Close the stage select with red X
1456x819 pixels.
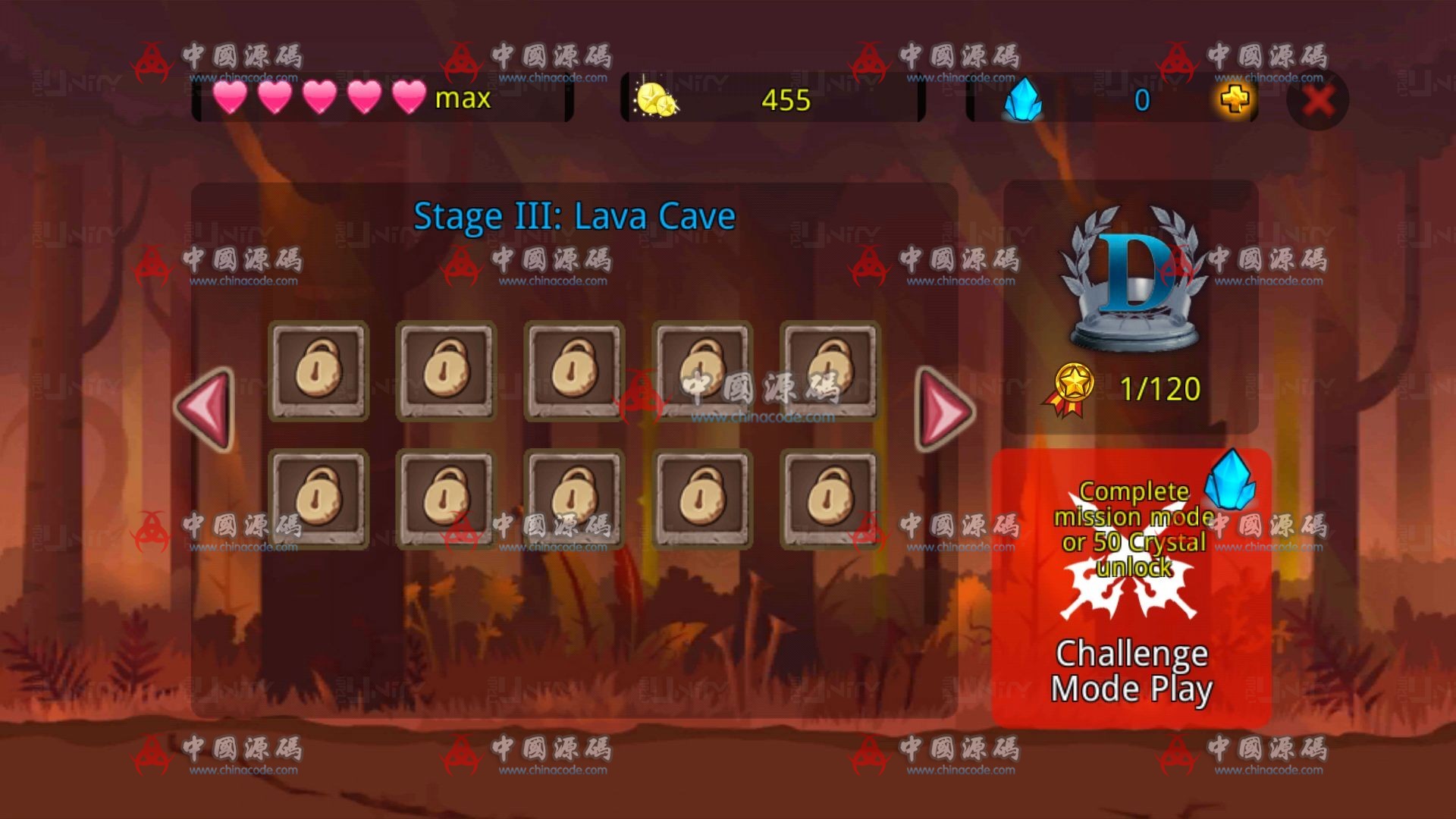point(1318,100)
